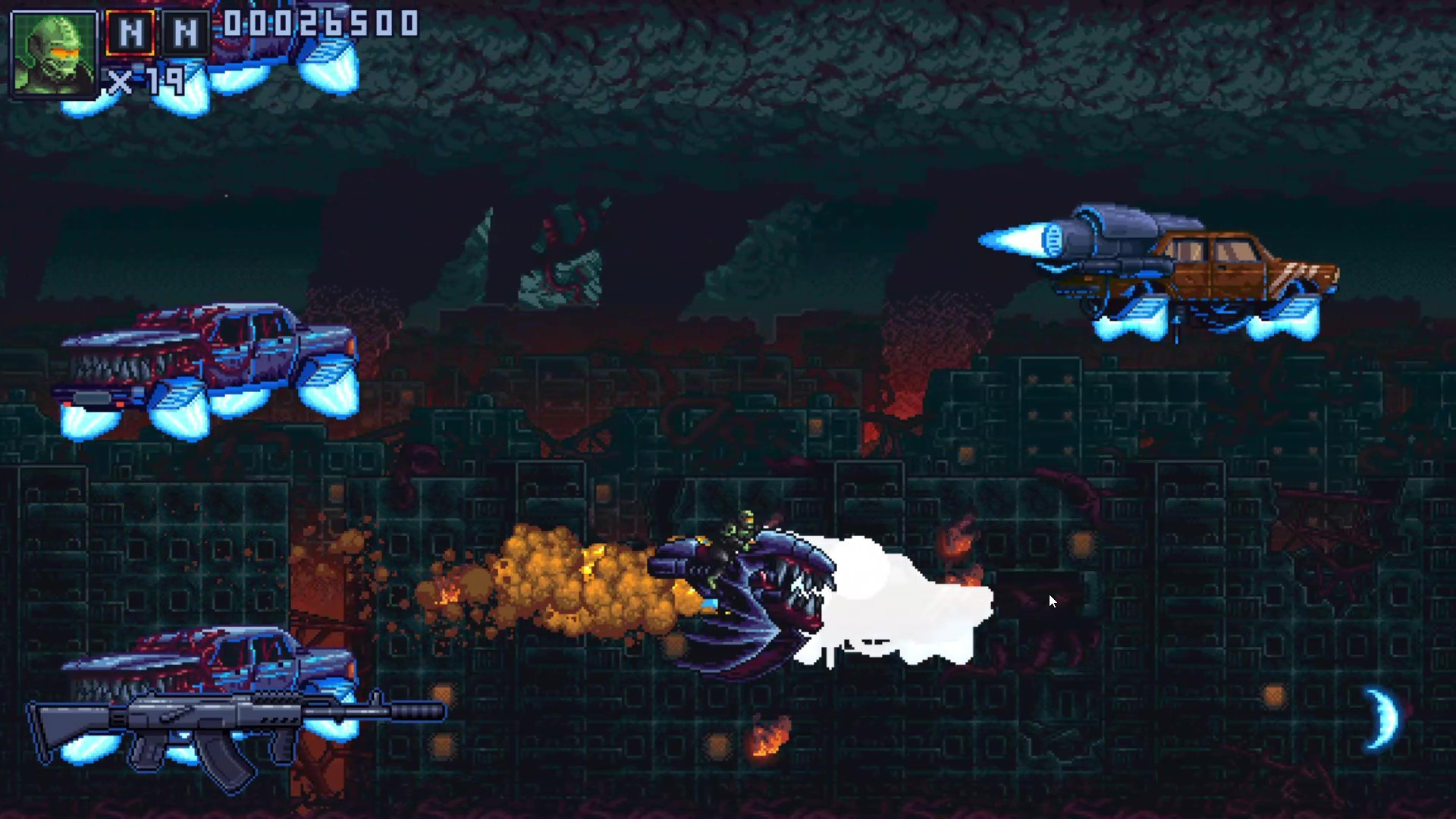1456x819 pixels.
Task: Click the orange explosion smoke trail
Action: 561,584
